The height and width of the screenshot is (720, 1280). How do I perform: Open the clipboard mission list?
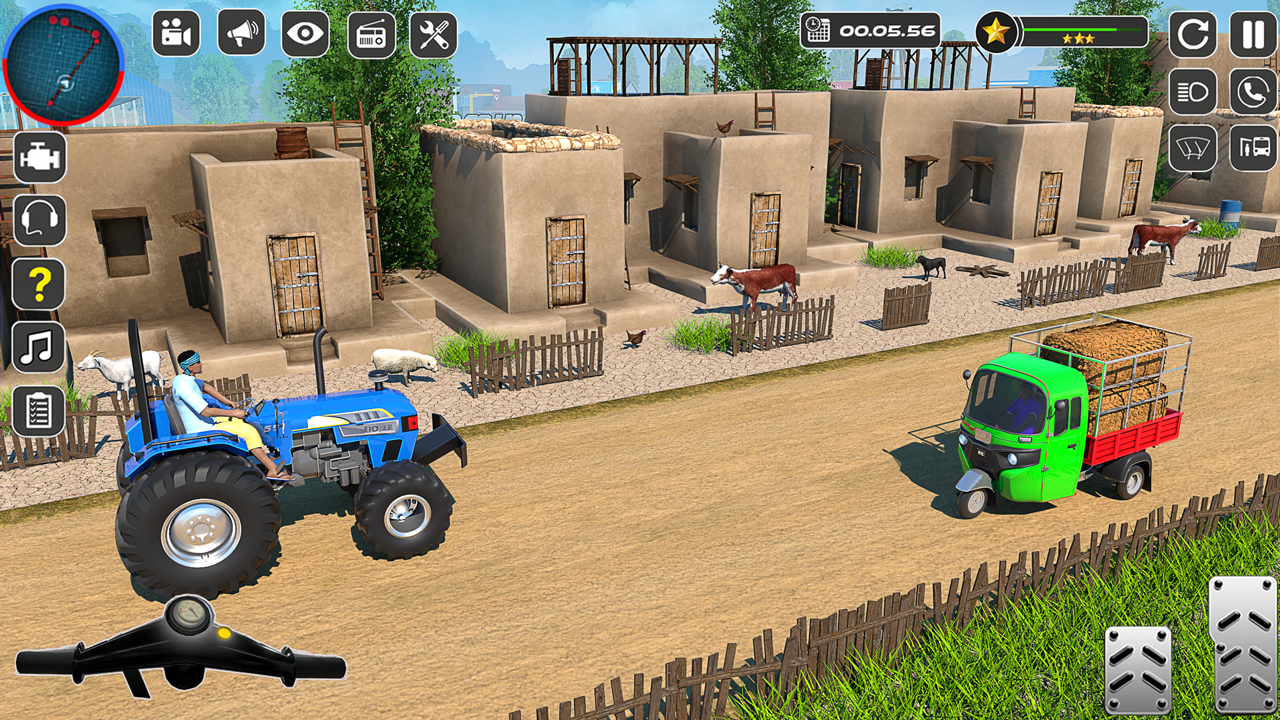(x=38, y=410)
